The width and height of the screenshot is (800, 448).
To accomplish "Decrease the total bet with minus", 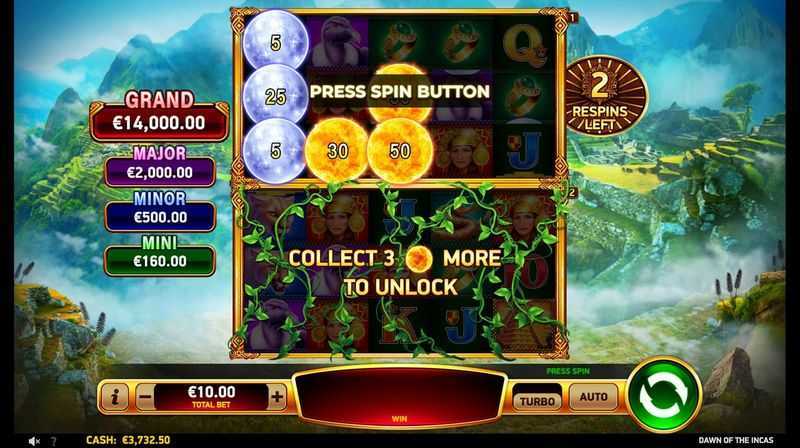I will pos(144,396).
